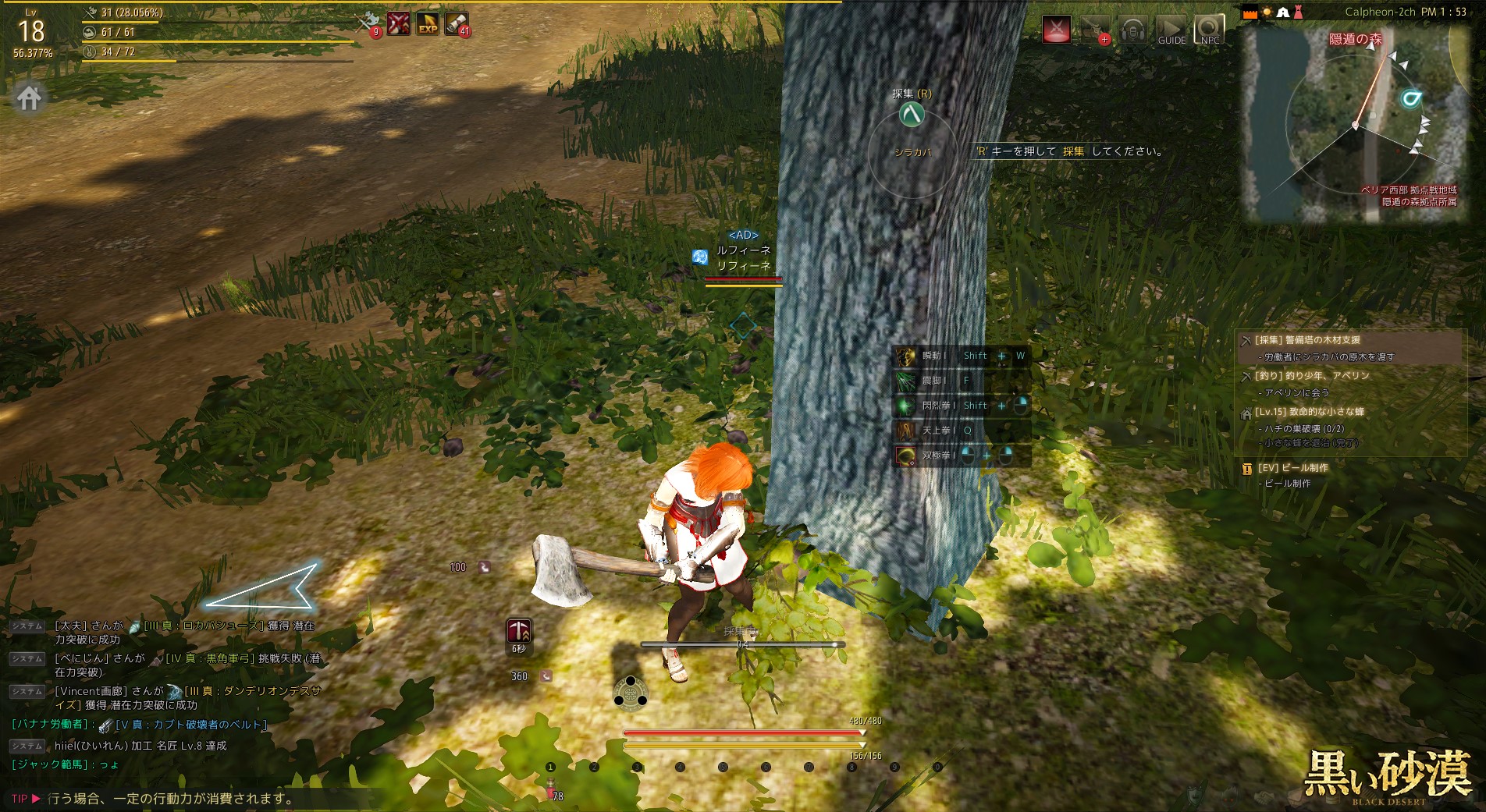Screen dimensions: 1486x812
Task: Click the pickaxe gathering buff icon
Action: [519, 631]
